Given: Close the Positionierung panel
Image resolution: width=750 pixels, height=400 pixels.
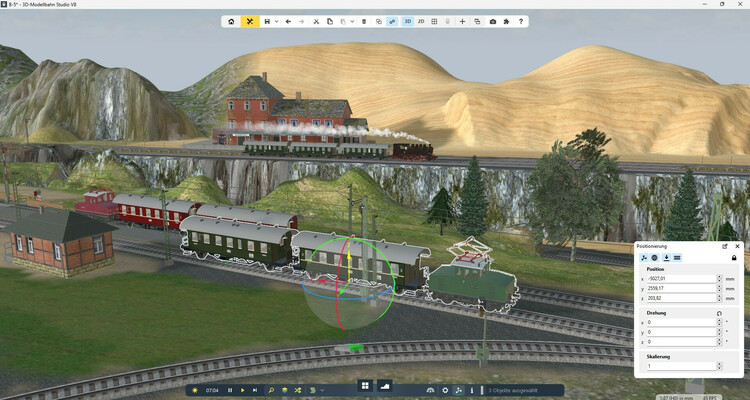Looking at the screenshot, I should click(x=737, y=245).
